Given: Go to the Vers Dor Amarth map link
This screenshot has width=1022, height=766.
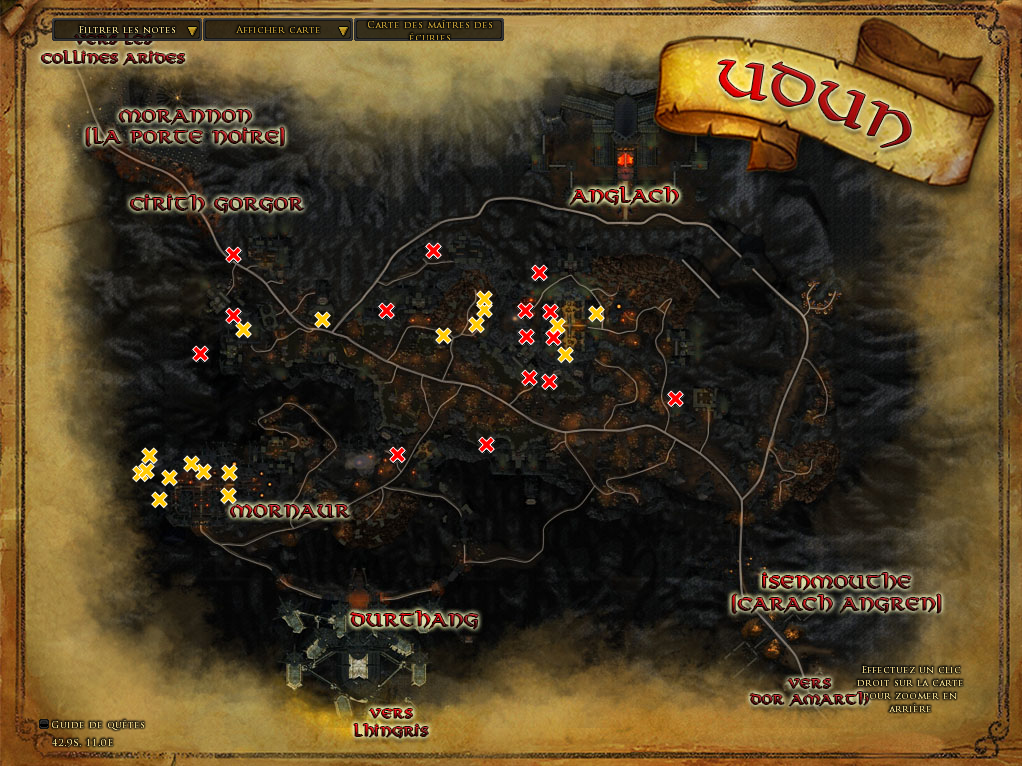Looking at the screenshot, I should tap(809, 691).
